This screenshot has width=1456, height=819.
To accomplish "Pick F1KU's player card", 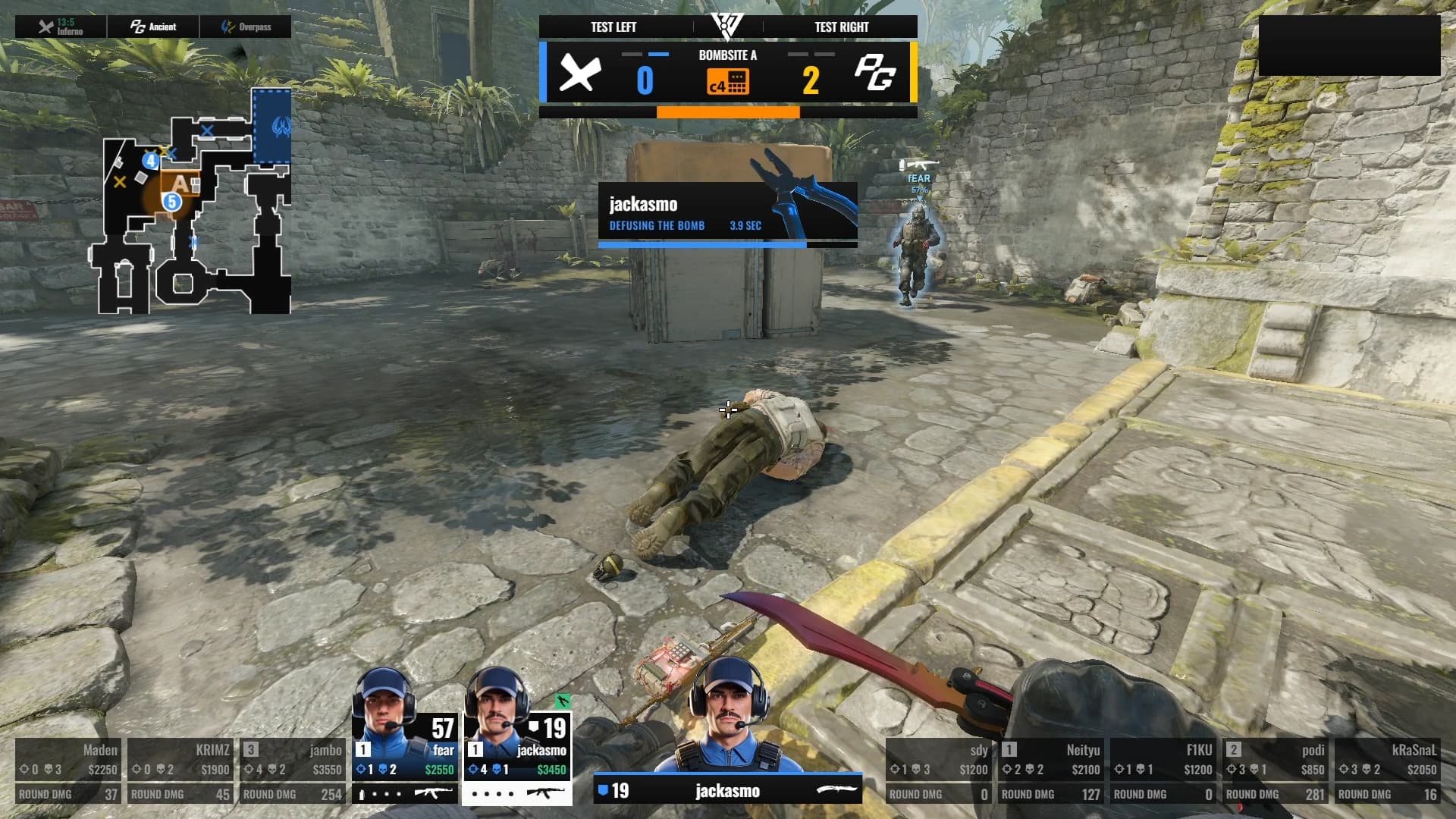I will pos(1163,770).
